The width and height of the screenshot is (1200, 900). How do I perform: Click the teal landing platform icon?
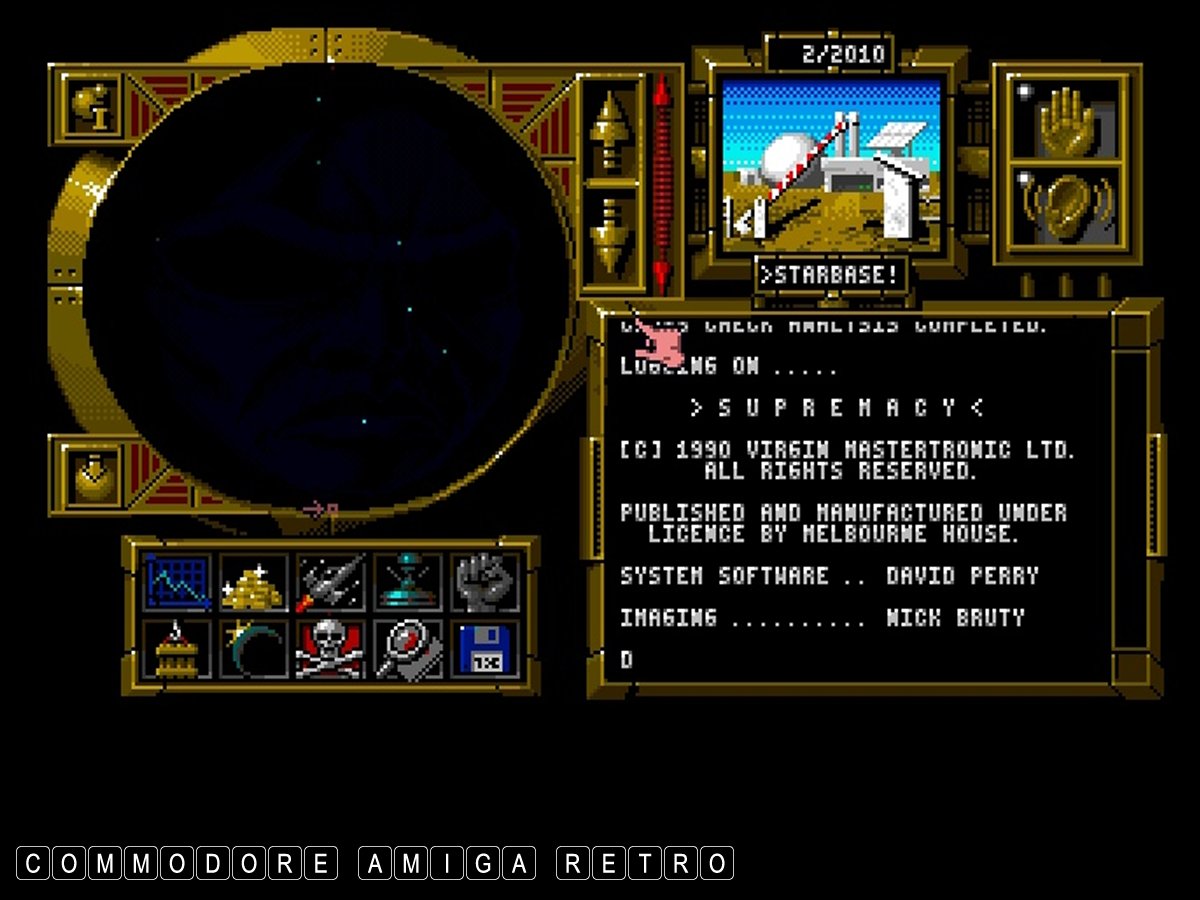[408, 583]
